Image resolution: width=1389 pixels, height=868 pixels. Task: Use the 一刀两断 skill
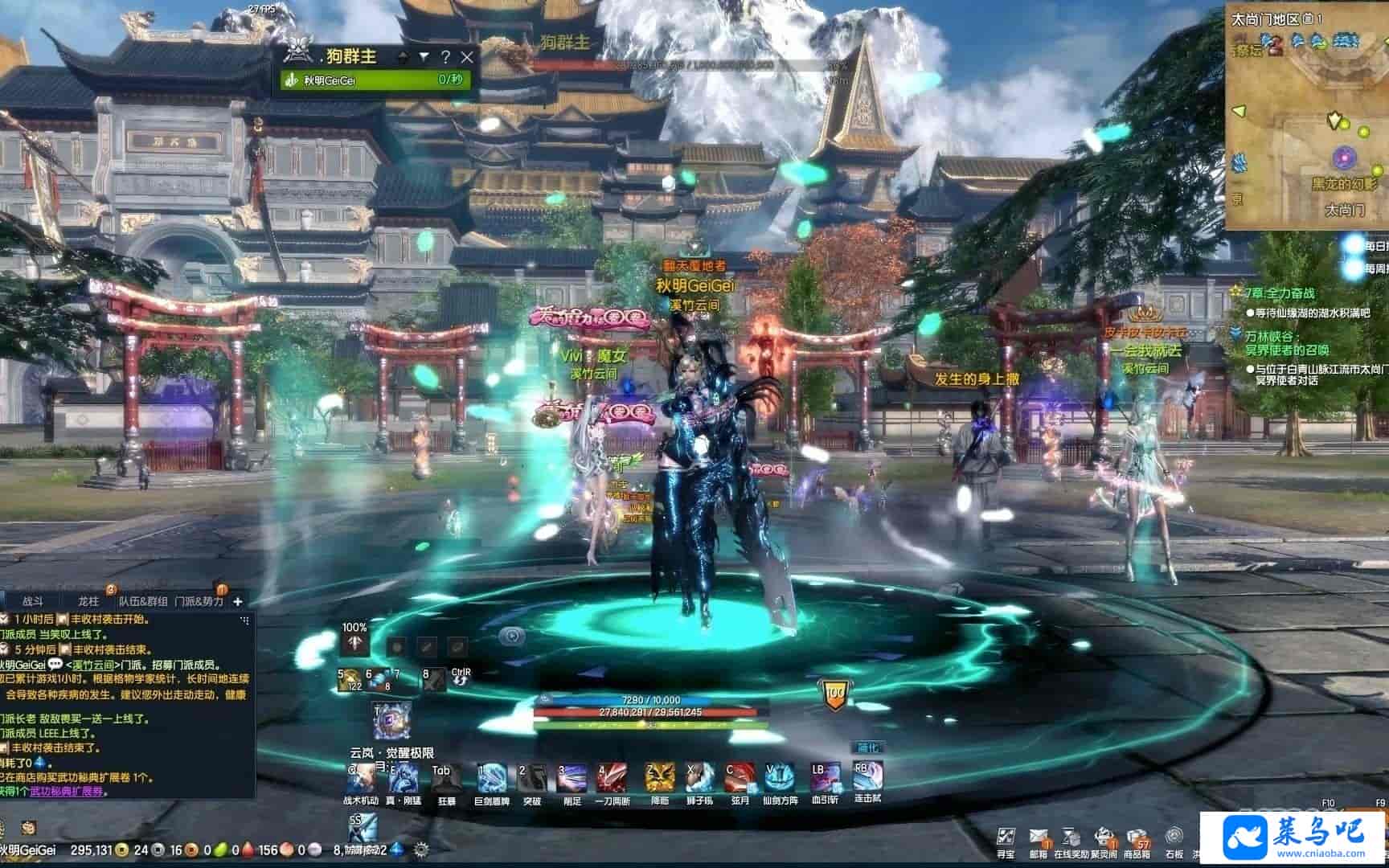pos(612,779)
